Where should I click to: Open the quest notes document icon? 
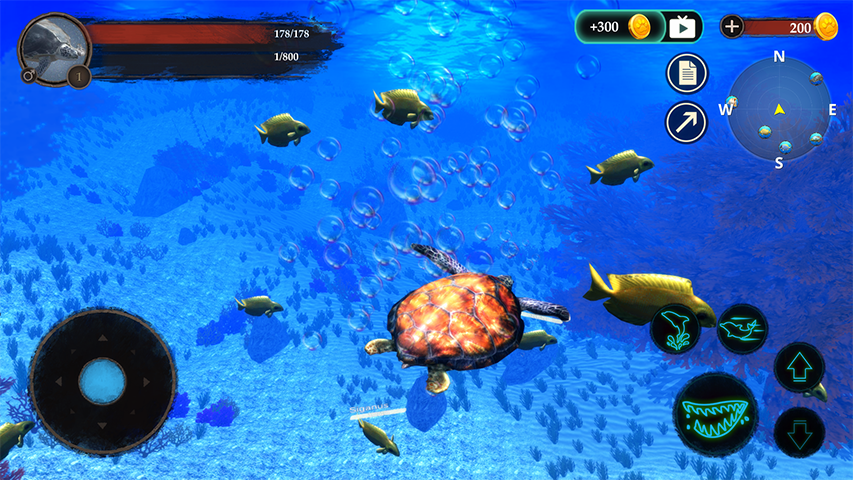[x=686, y=73]
